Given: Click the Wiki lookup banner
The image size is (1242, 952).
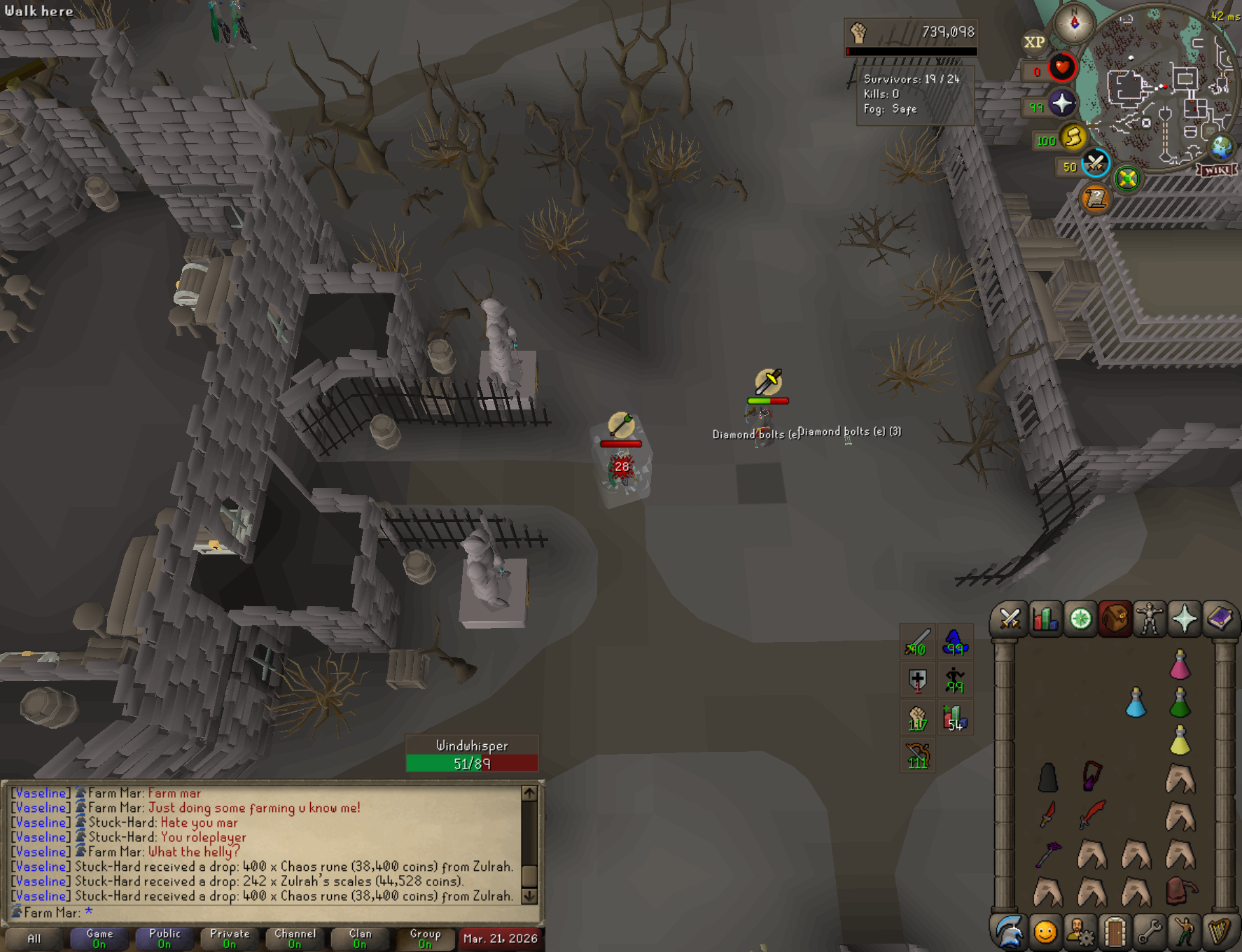Looking at the screenshot, I should point(1217,170).
